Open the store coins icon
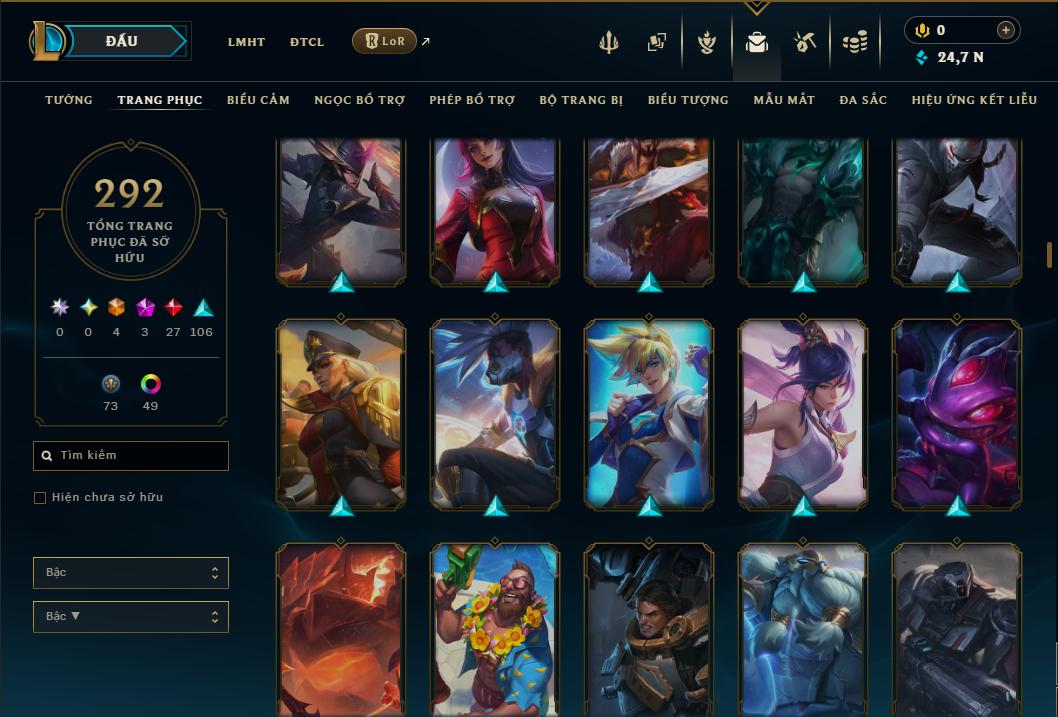The width and height of the screenshot is (1058, 717). tap(854, 42)
